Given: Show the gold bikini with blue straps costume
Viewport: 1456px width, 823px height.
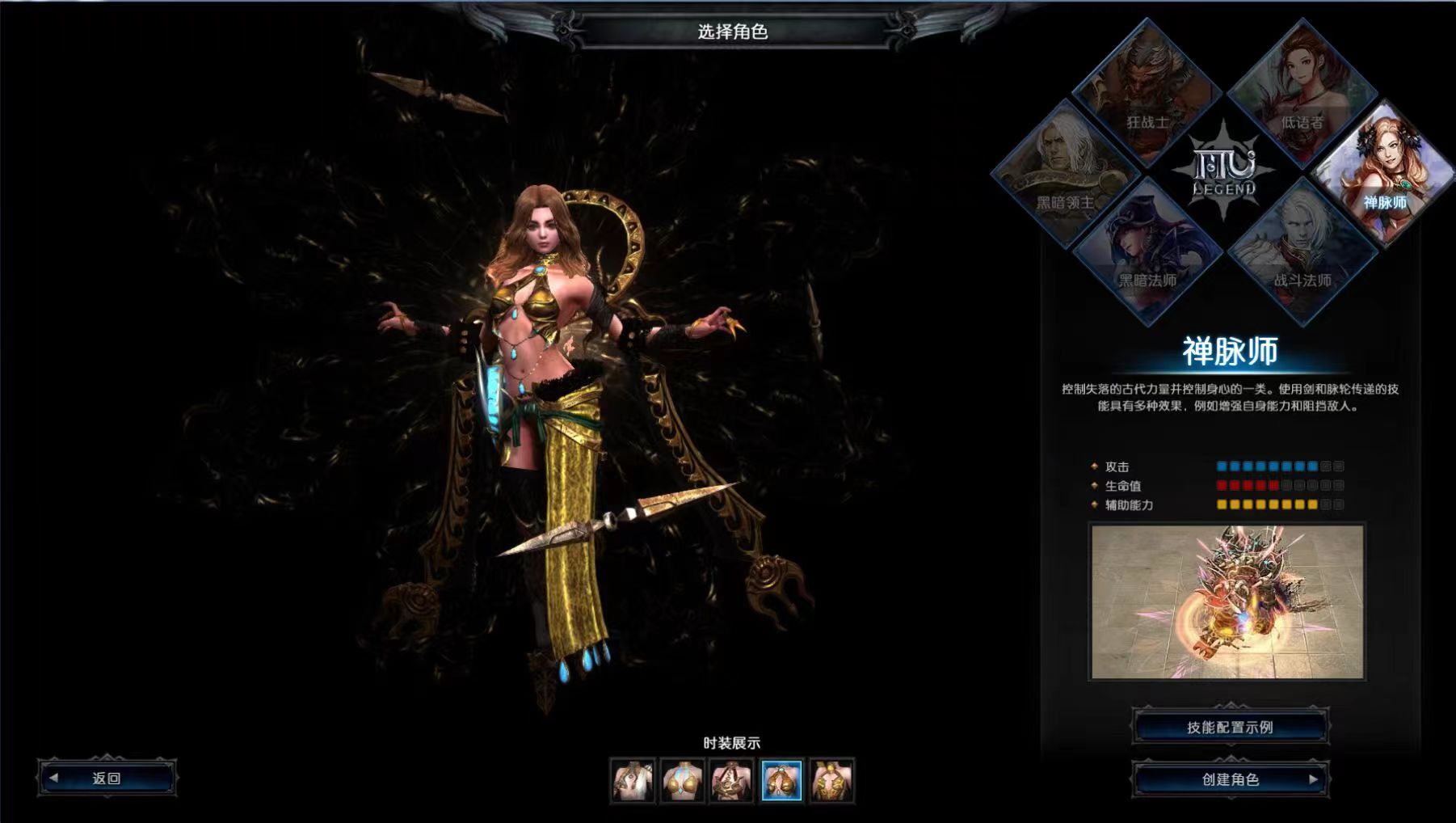Looking at the screenshot, I should [683, 781].
